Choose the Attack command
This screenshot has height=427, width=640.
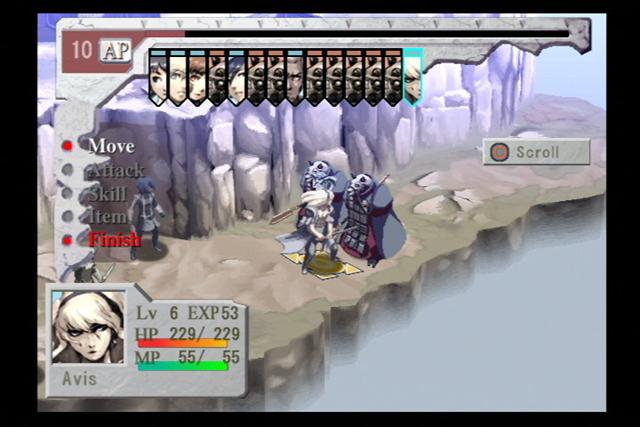click(x=115, y=170)
